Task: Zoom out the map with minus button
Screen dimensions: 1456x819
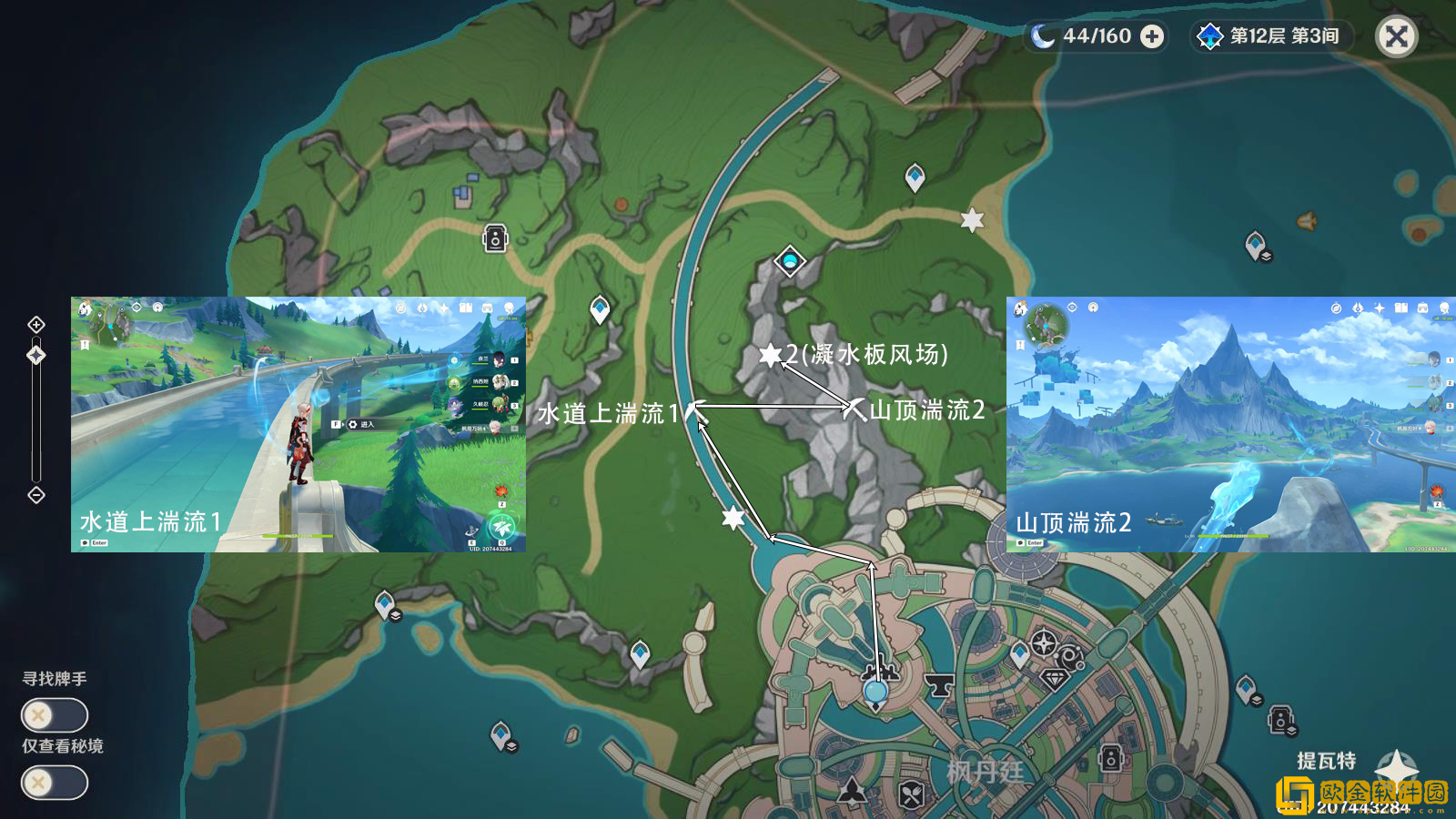Action: coord(36,495)
